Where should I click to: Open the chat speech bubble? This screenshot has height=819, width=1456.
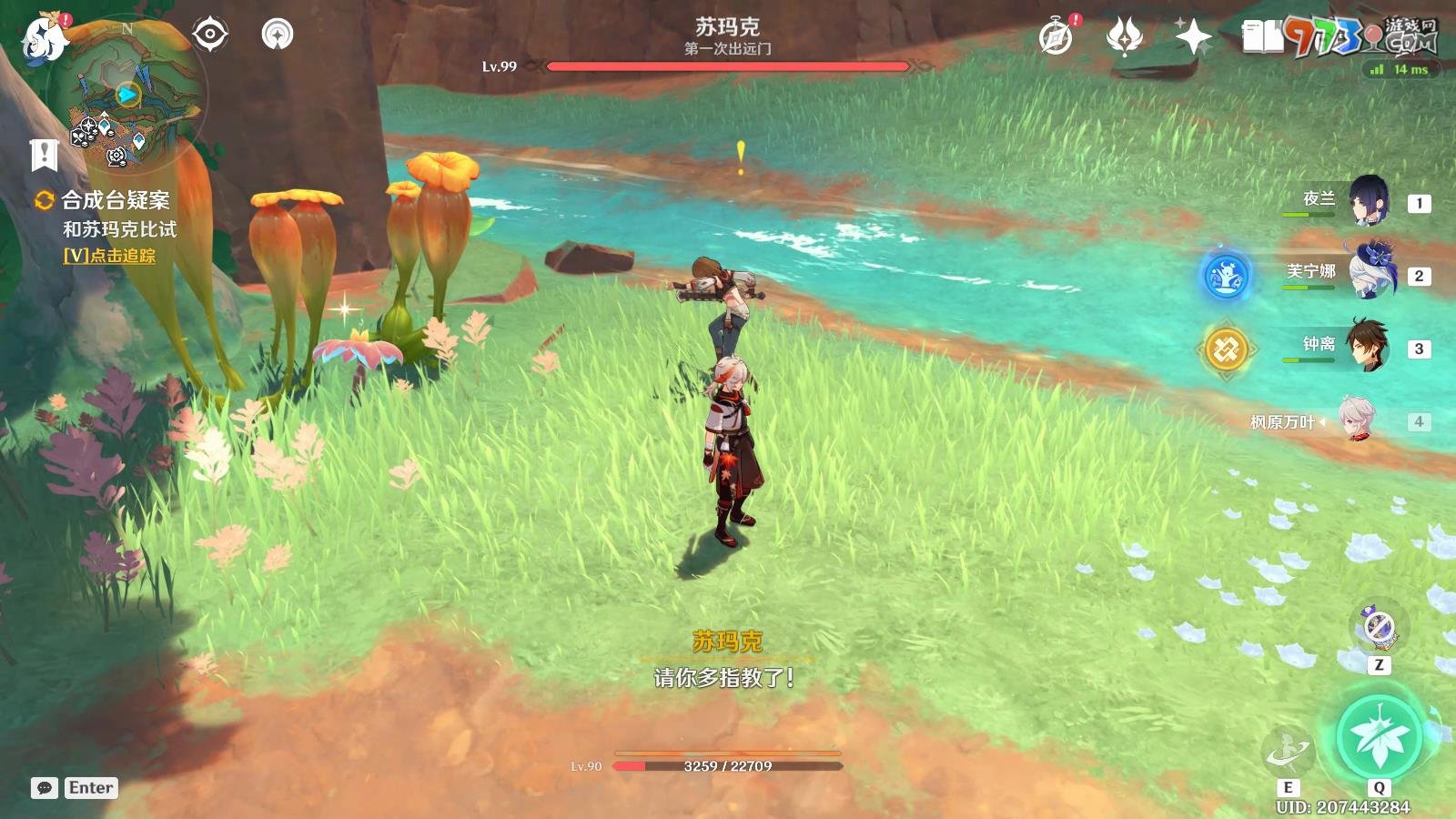tap(44, 788)
